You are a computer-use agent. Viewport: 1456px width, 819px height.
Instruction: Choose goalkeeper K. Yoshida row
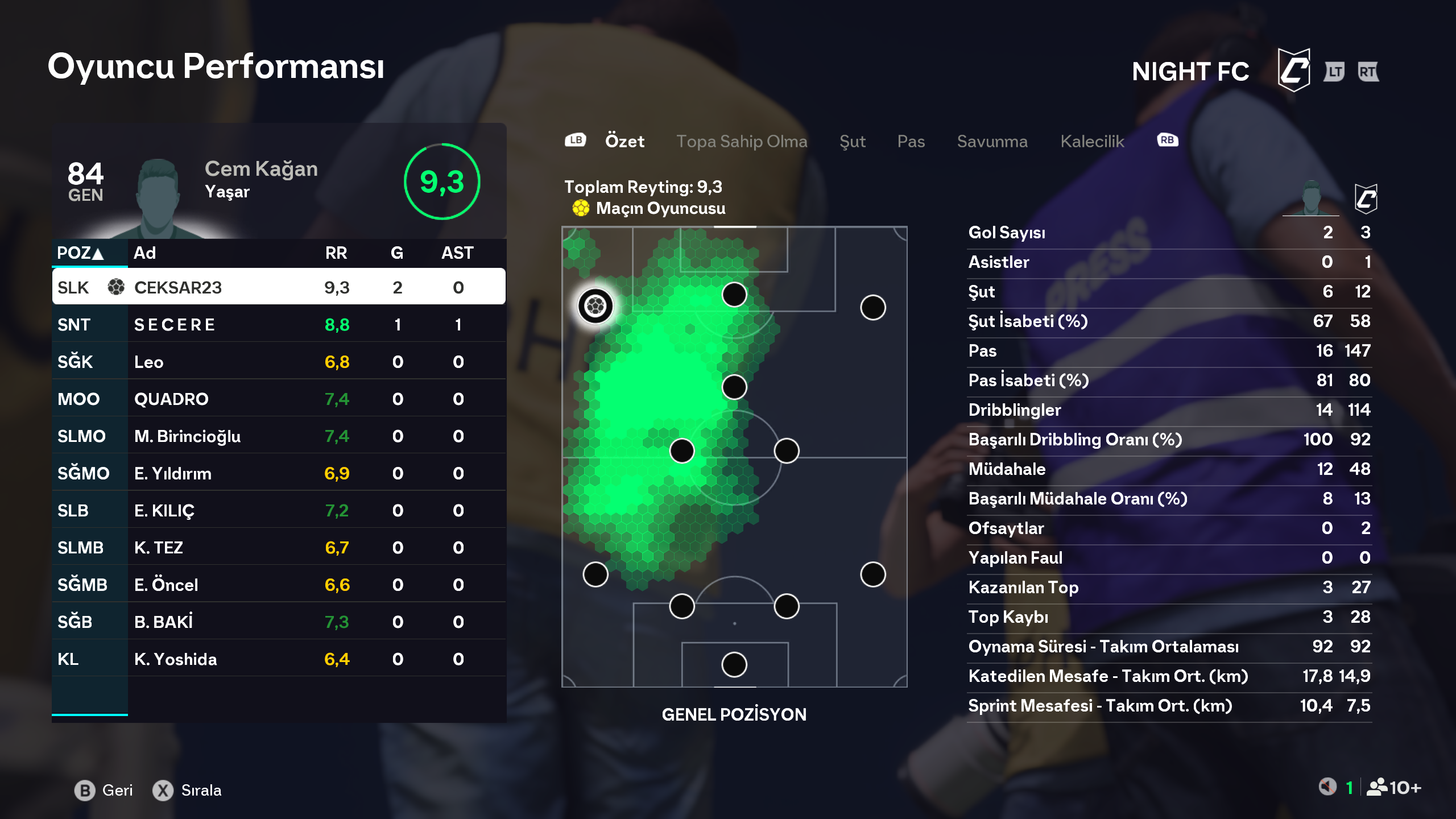pyautogui.click(x=279, y=659)
